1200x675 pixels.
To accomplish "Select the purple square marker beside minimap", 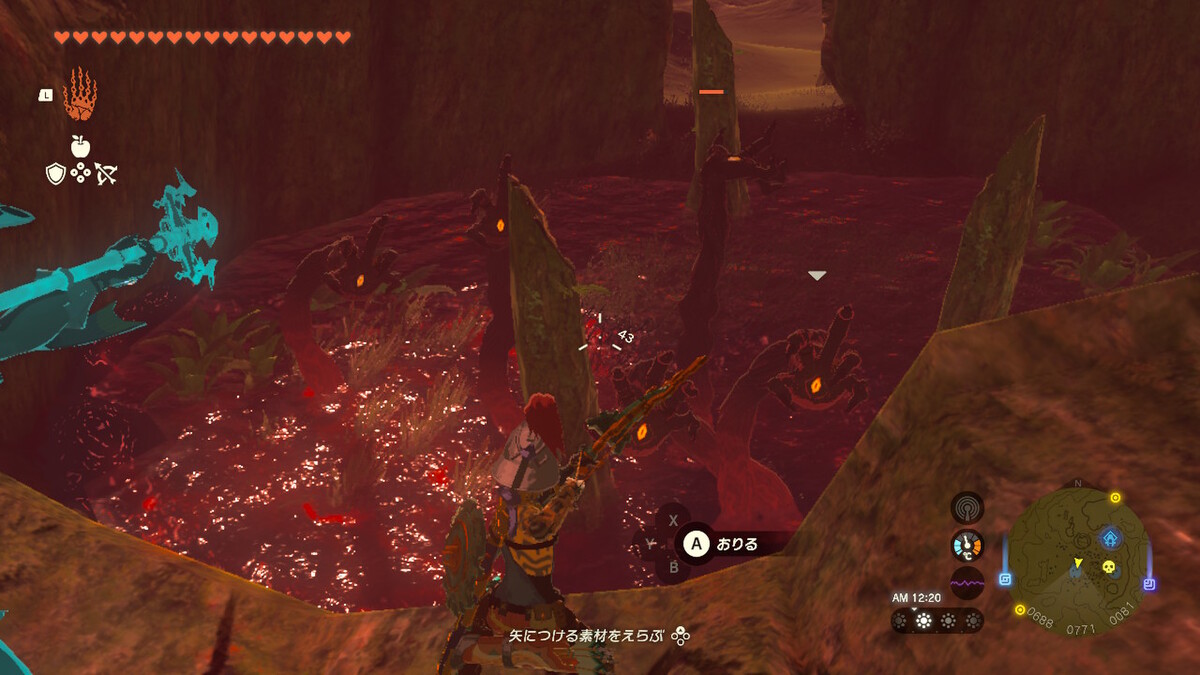I will [x=1149, y=584].
